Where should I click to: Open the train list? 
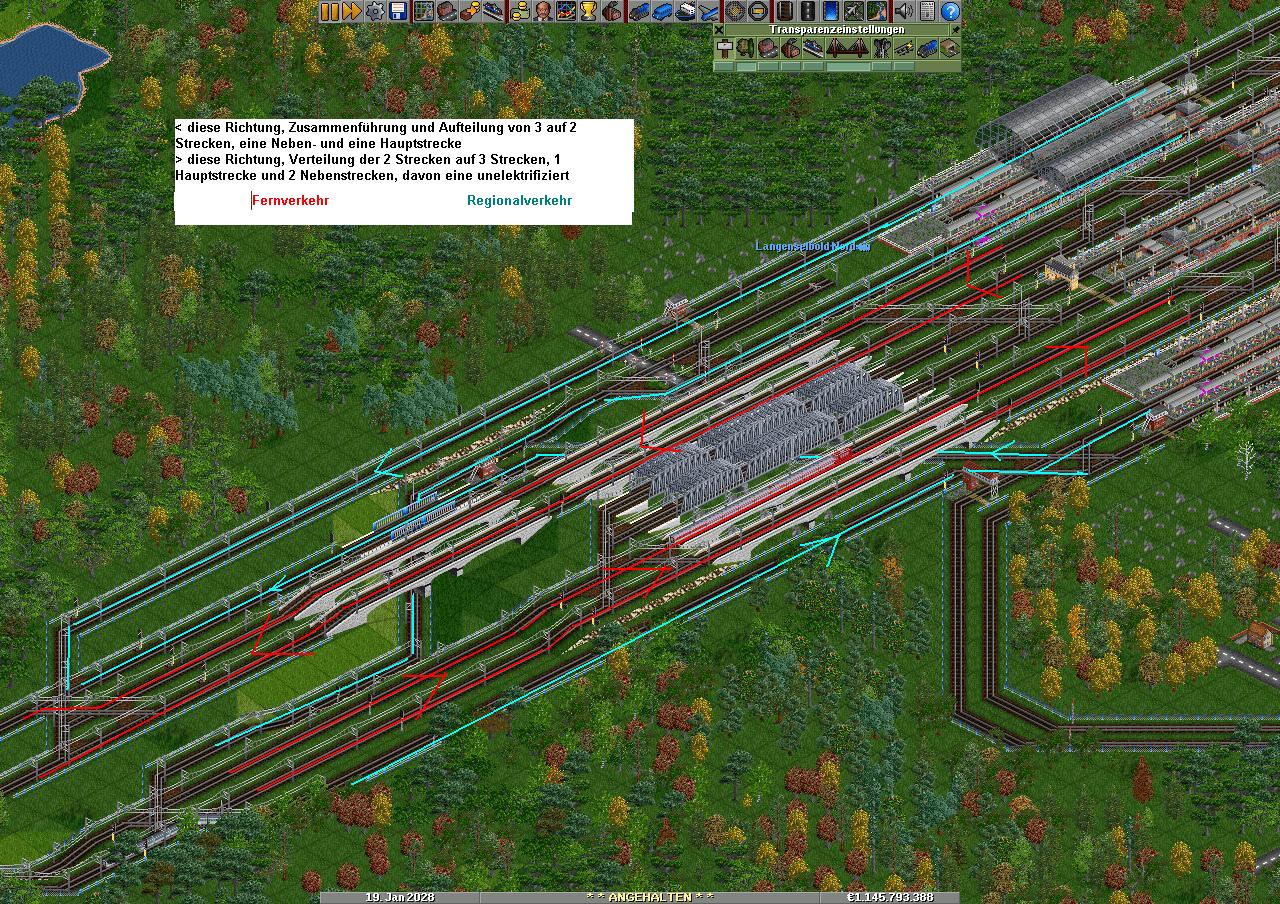tap(639, 11)
